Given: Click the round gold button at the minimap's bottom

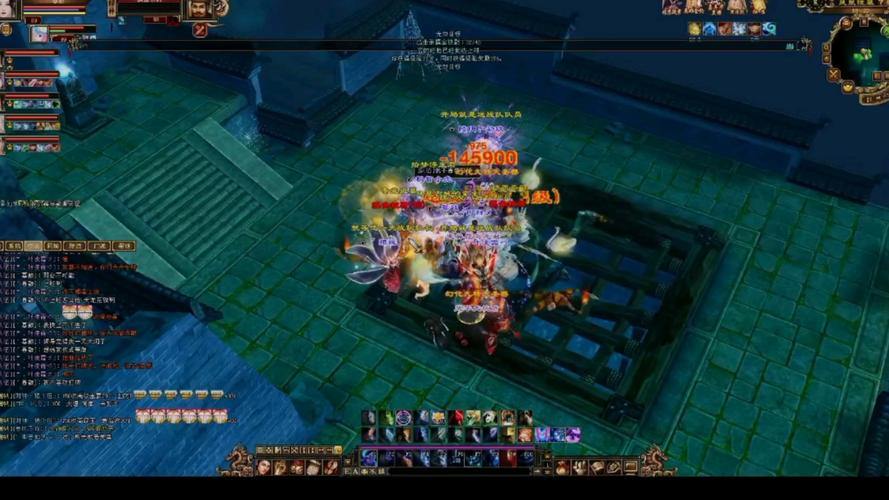Looking at the screenshot, I should click(x=846, y=87).
